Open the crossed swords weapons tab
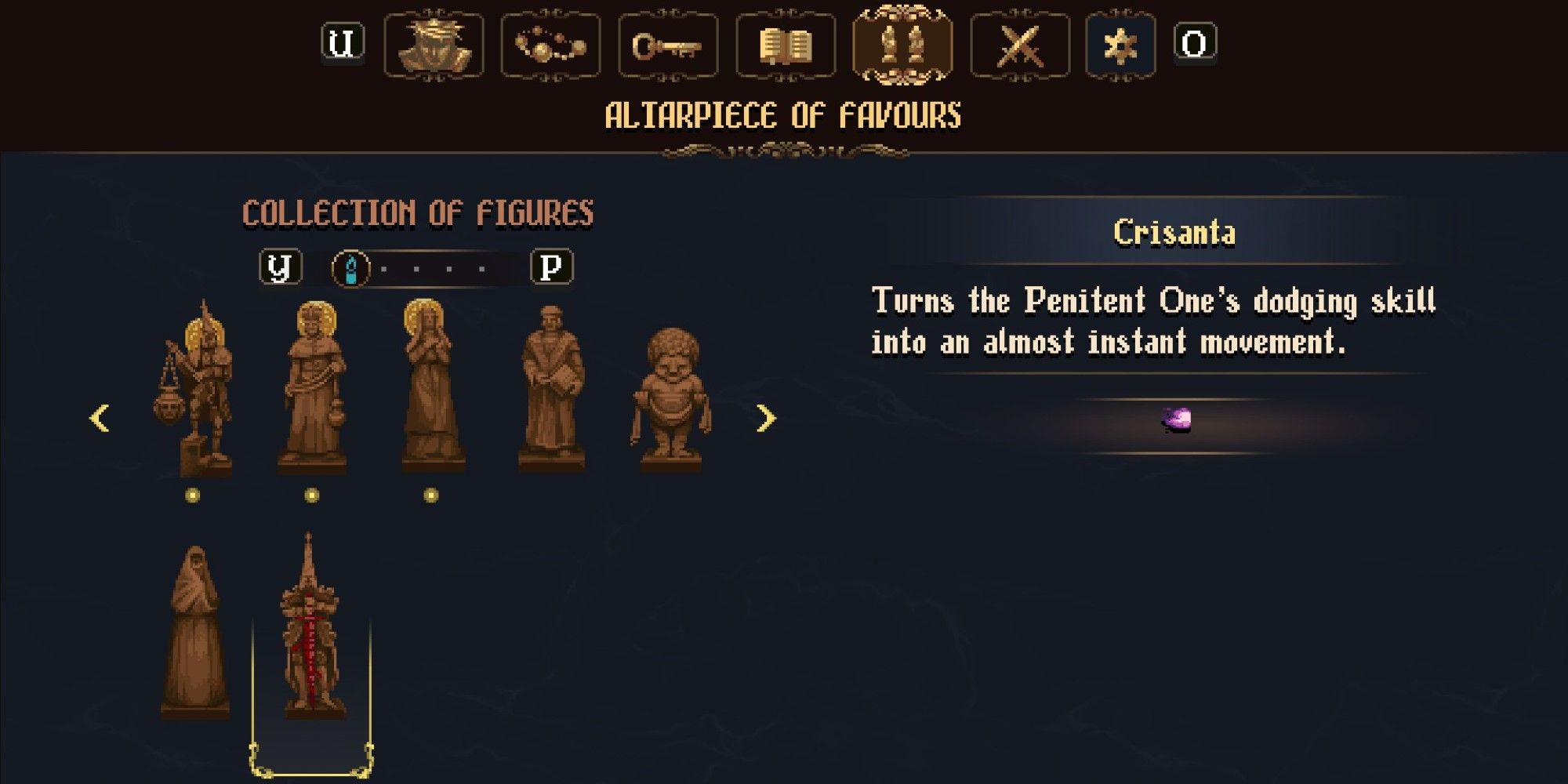1568x784 pixels. (1019, 47)
